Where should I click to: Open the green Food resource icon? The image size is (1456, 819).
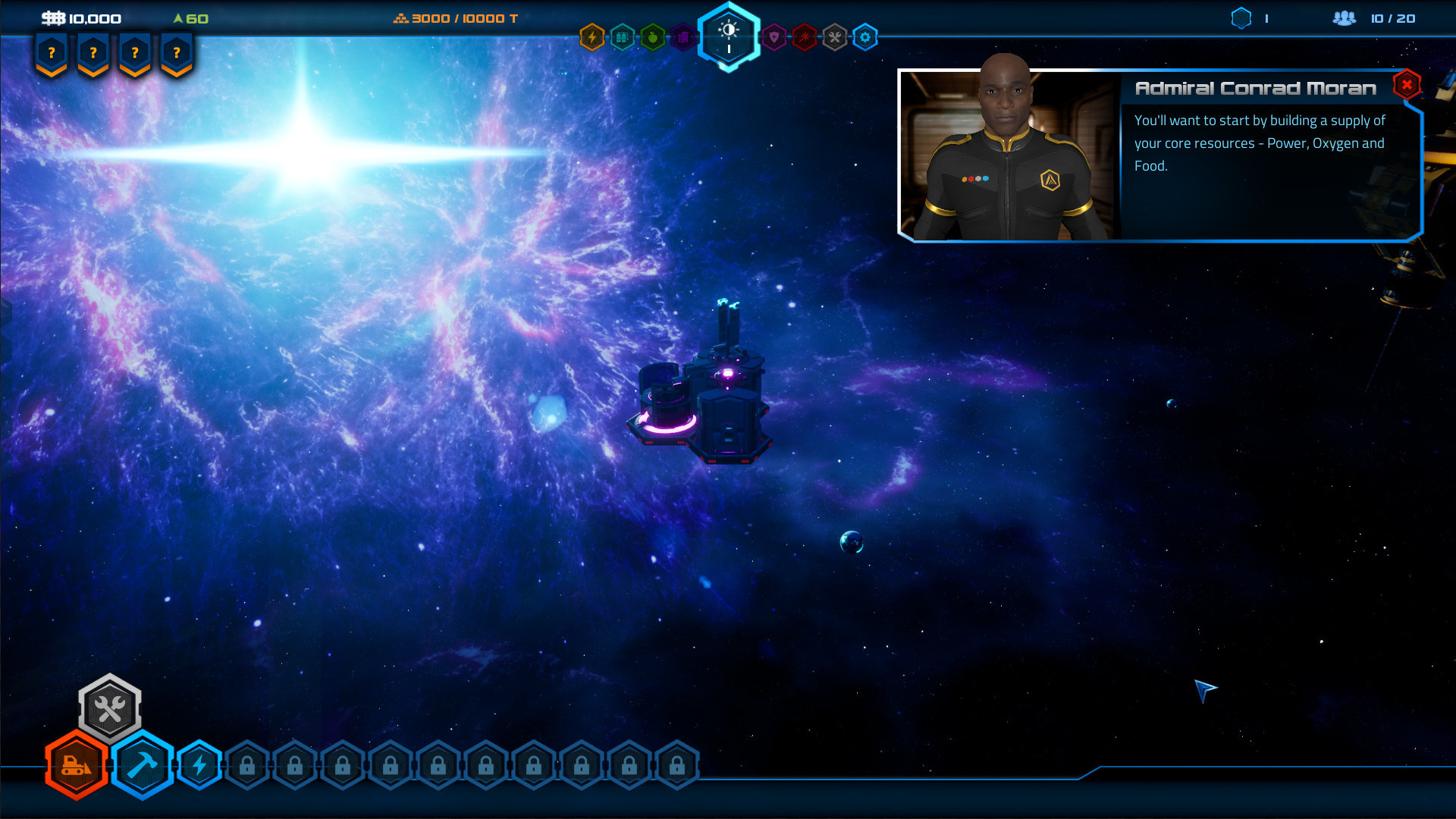[652, 37]
